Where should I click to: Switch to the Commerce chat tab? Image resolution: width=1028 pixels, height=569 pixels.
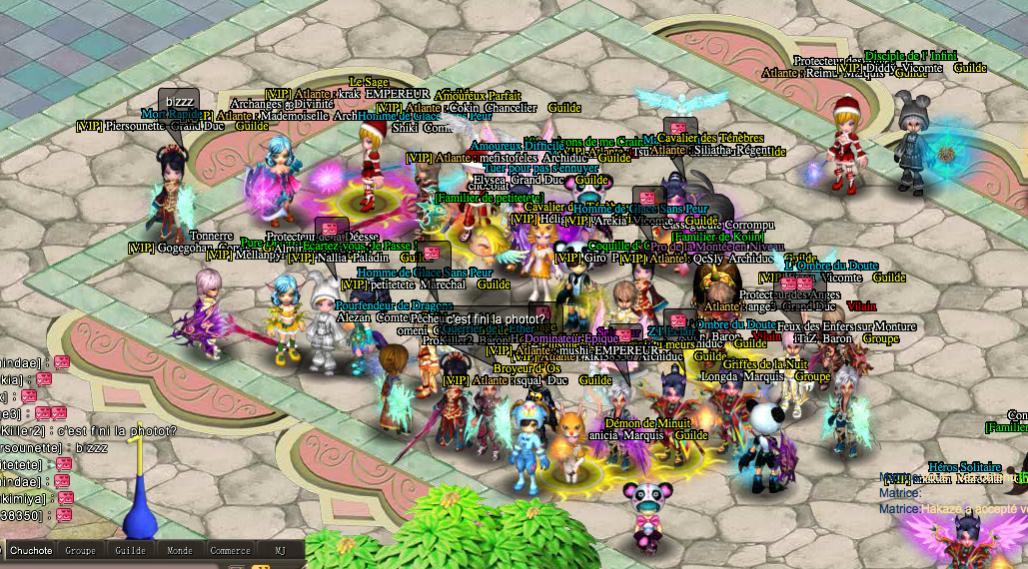coord(230,550)
